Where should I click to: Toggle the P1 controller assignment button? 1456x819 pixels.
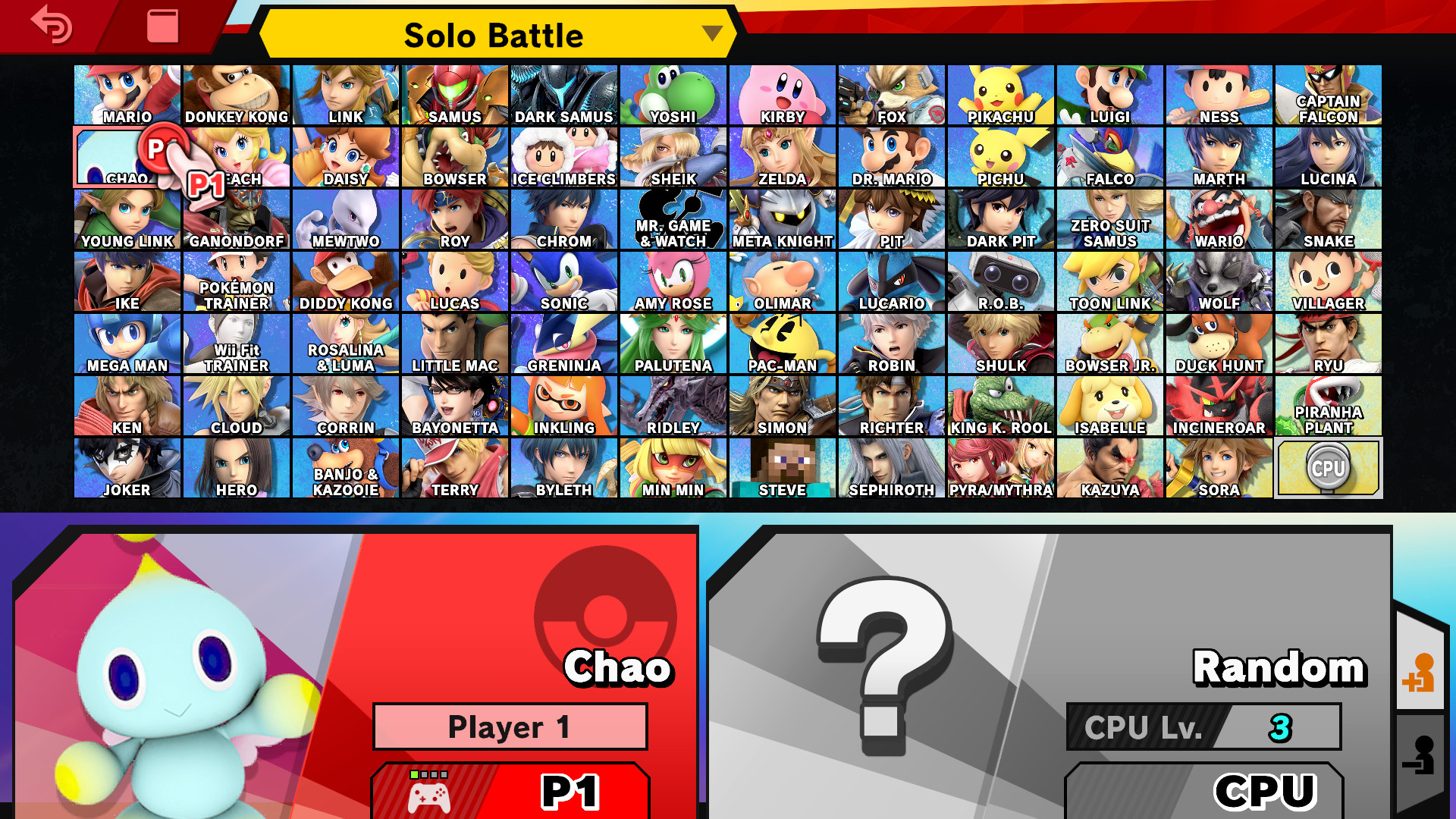[510, 791]
